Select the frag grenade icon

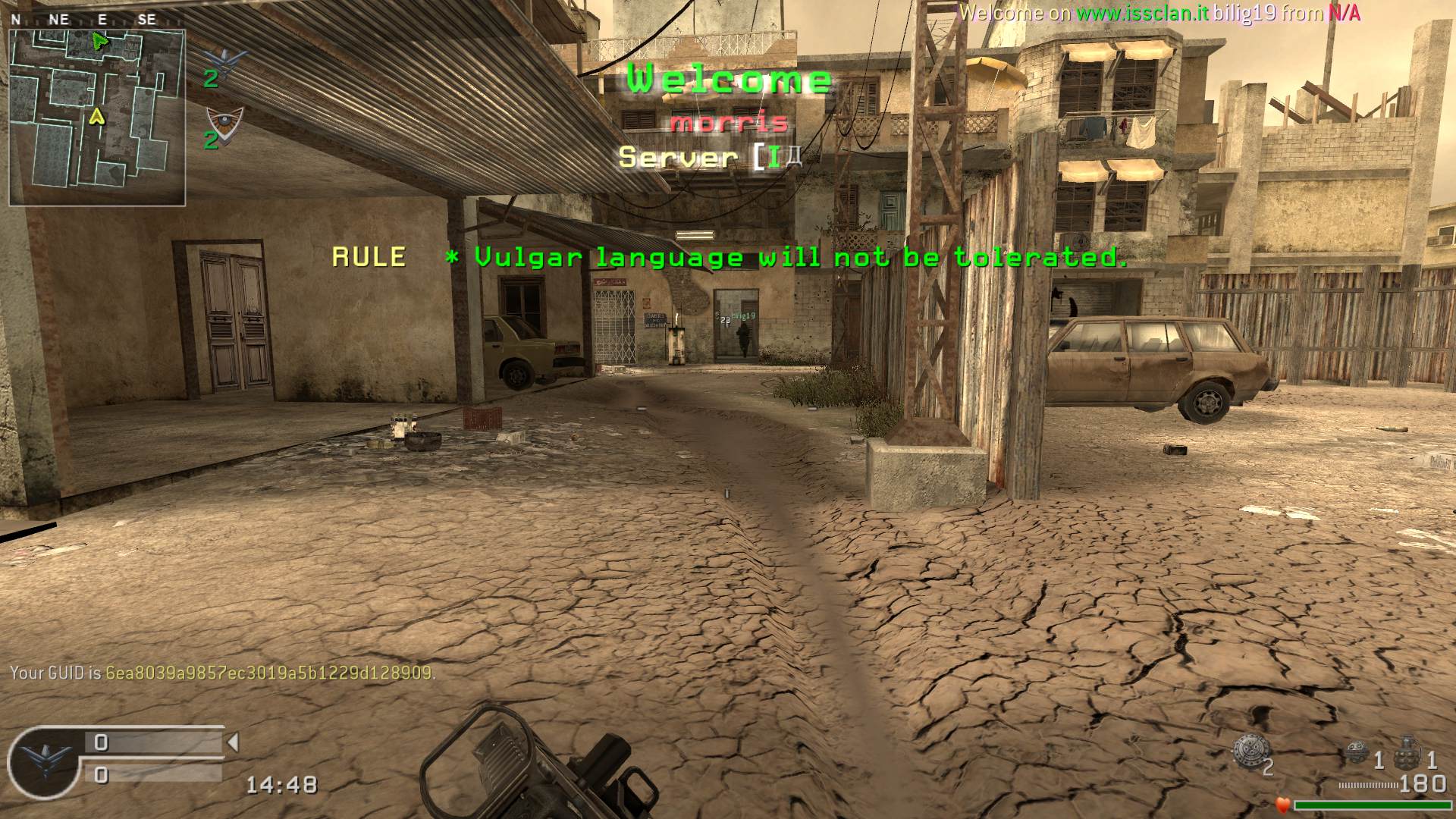tap(1407, 752)
